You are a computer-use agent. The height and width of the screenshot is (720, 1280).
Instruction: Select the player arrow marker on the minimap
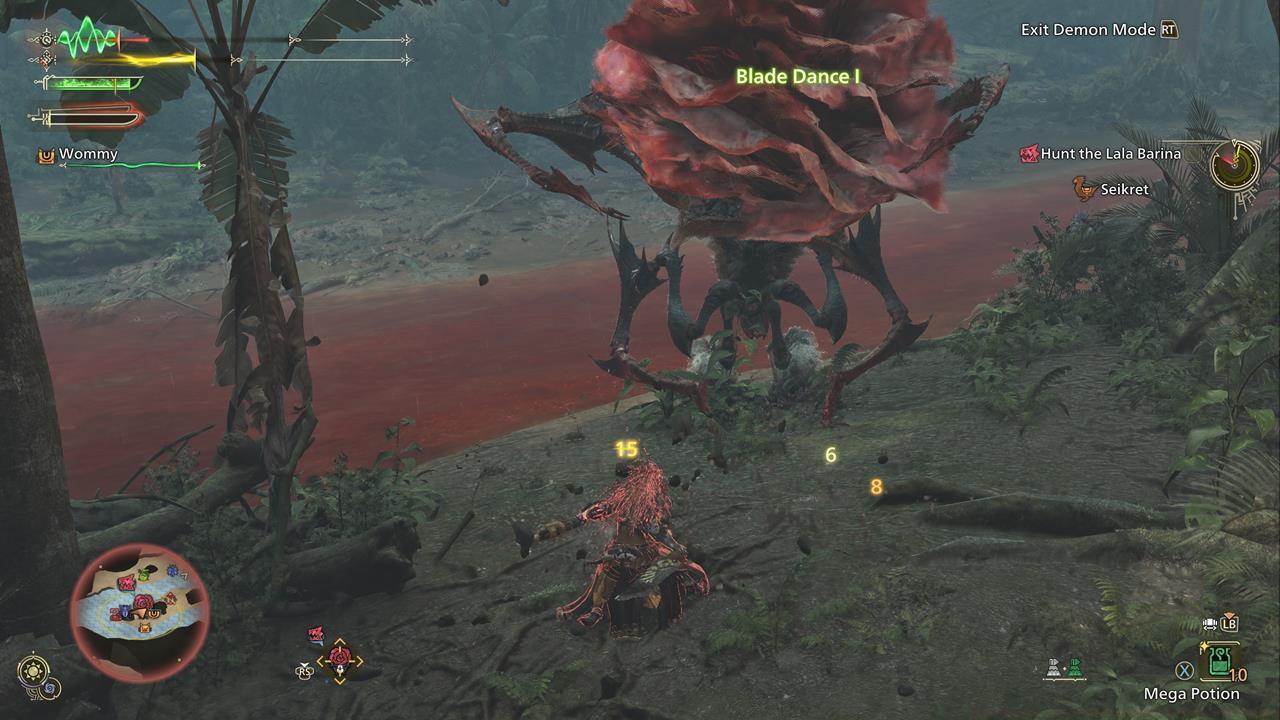pos(140,613)
